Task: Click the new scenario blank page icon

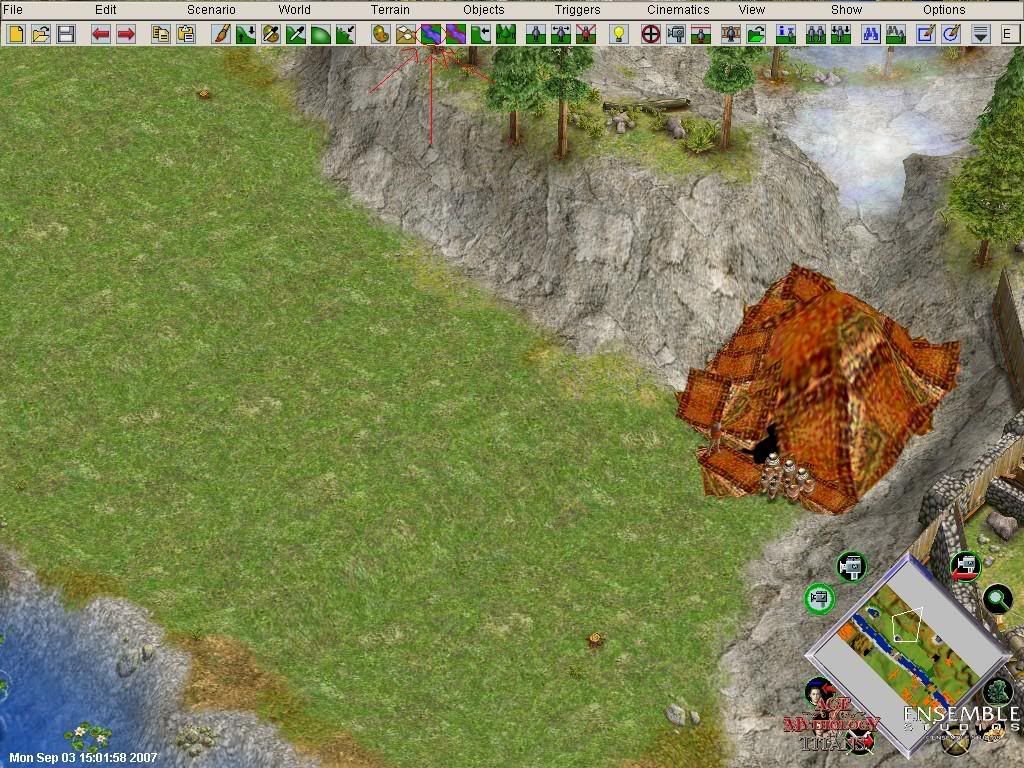Action: click(16, 34)
